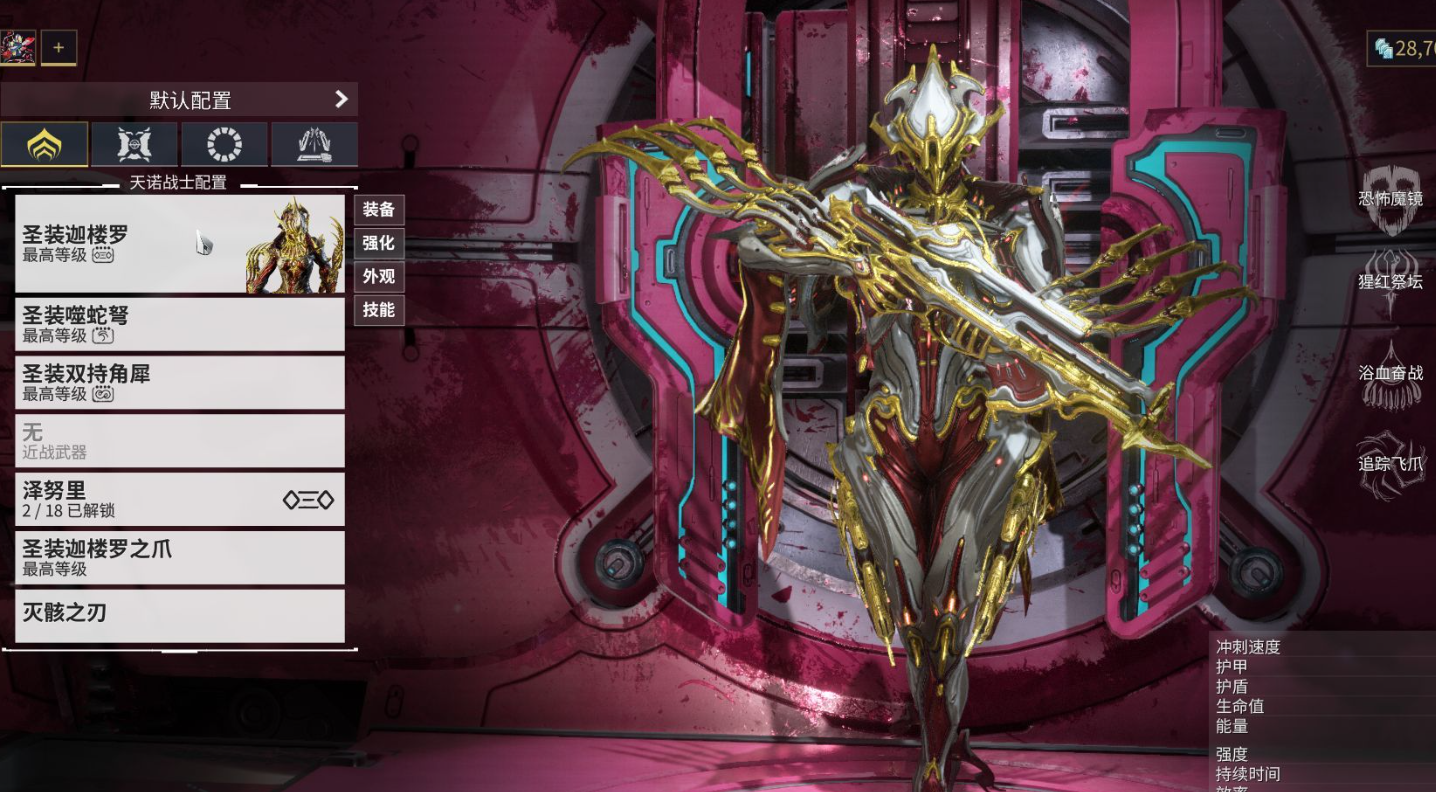
Task: Click the 装备 button
Action: (x=379, y=209)
